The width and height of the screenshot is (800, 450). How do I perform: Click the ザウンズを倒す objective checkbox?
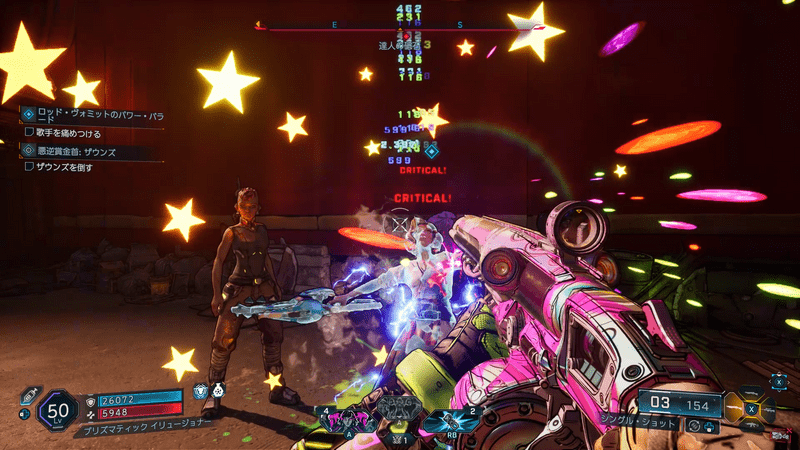pos(29,167)
